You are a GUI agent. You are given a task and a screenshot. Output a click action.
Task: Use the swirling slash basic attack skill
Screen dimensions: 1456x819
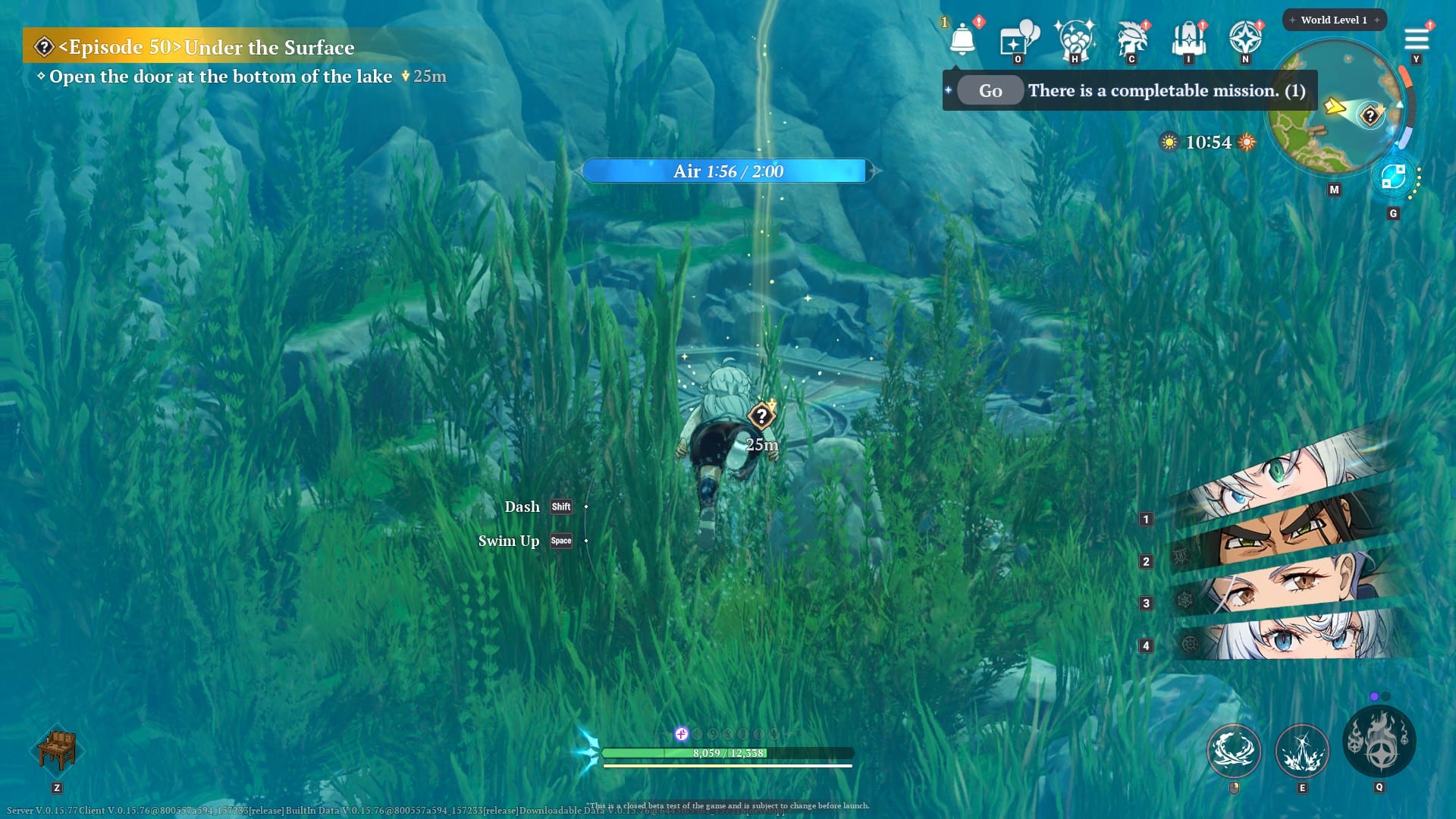[x=1234, y=751]
